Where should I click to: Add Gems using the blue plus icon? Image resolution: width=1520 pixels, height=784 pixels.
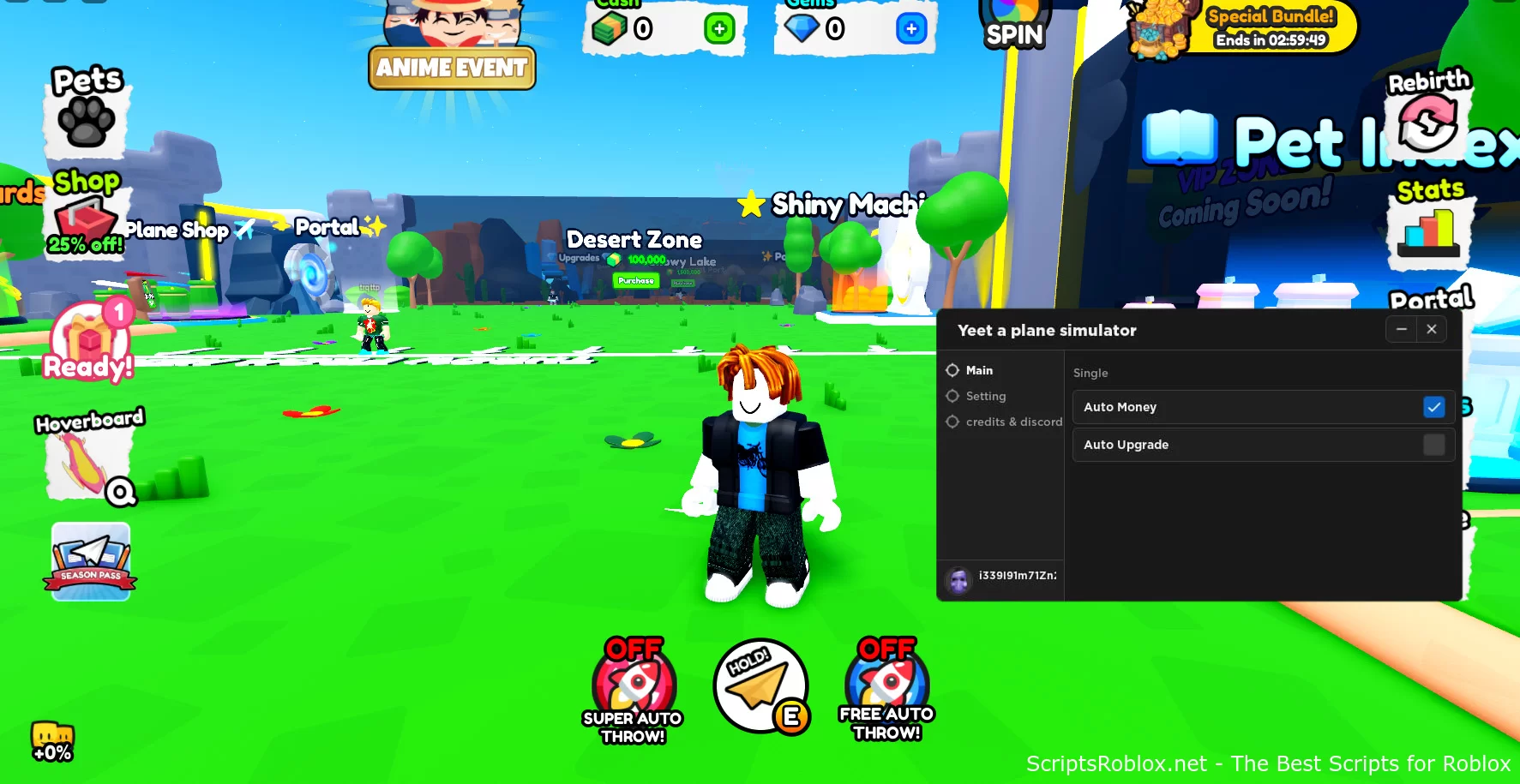point(911,29)
